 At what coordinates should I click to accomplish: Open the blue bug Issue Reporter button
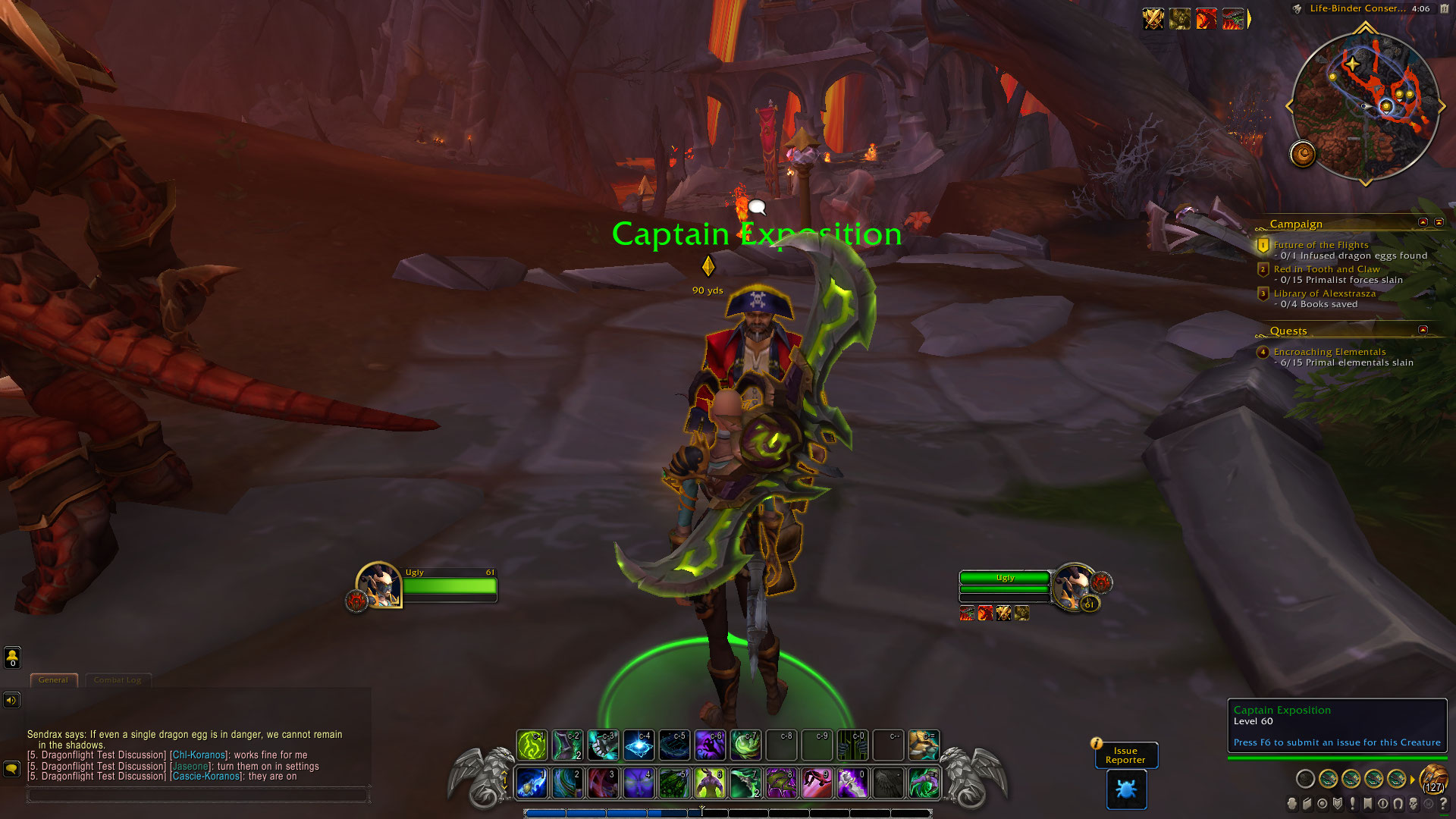point(1126,789)
